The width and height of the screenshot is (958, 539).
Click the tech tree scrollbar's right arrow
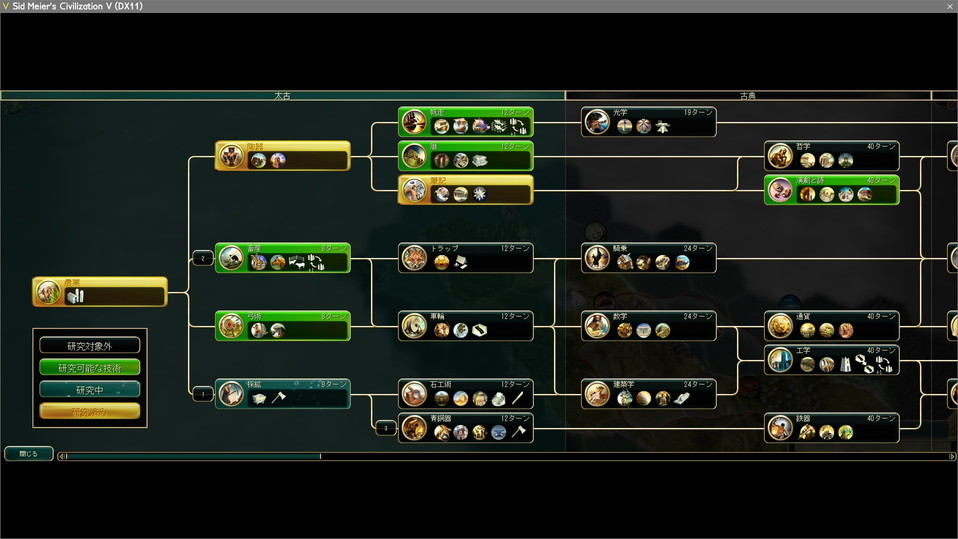(950, 457)
